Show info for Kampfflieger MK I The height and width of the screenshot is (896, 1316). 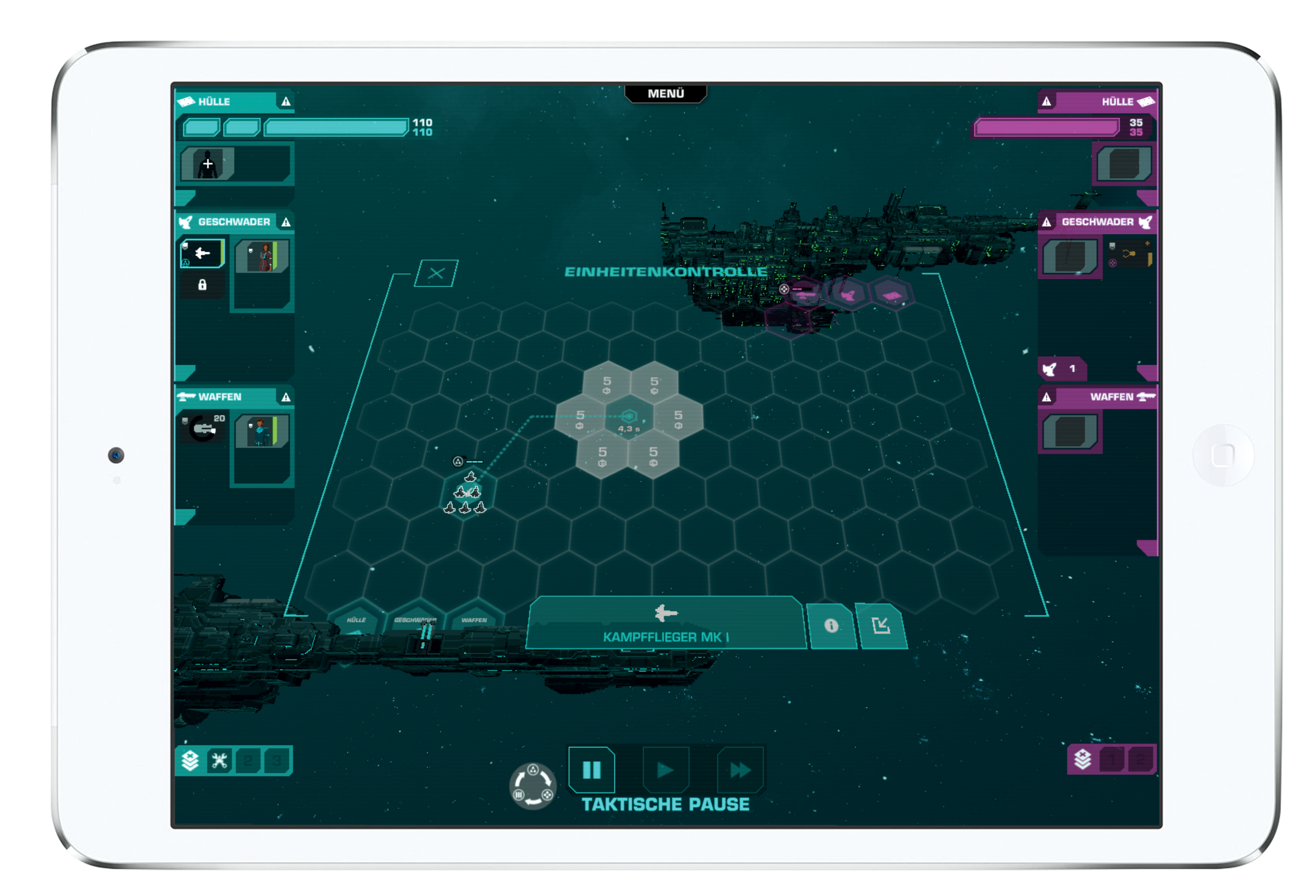click(x=831, y=625)
